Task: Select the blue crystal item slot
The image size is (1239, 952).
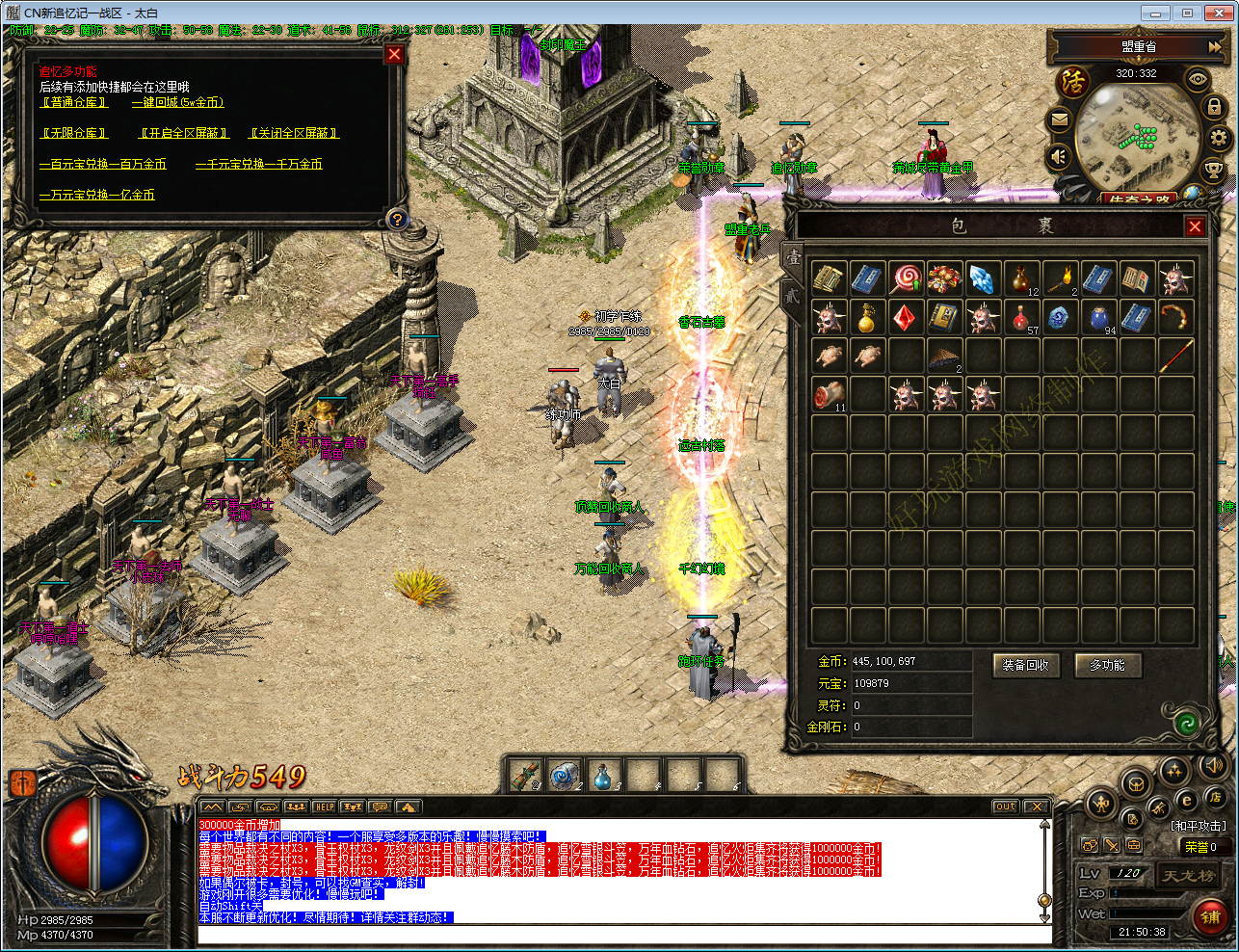Action: [x=982, y=279]
